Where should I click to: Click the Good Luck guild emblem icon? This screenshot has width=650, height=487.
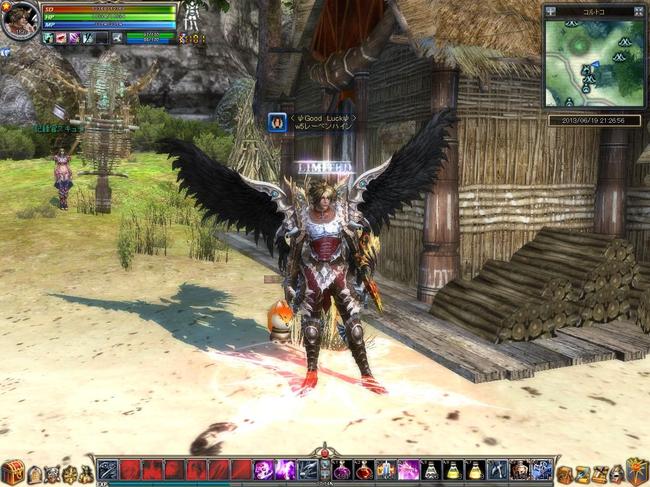coord(277,122)
